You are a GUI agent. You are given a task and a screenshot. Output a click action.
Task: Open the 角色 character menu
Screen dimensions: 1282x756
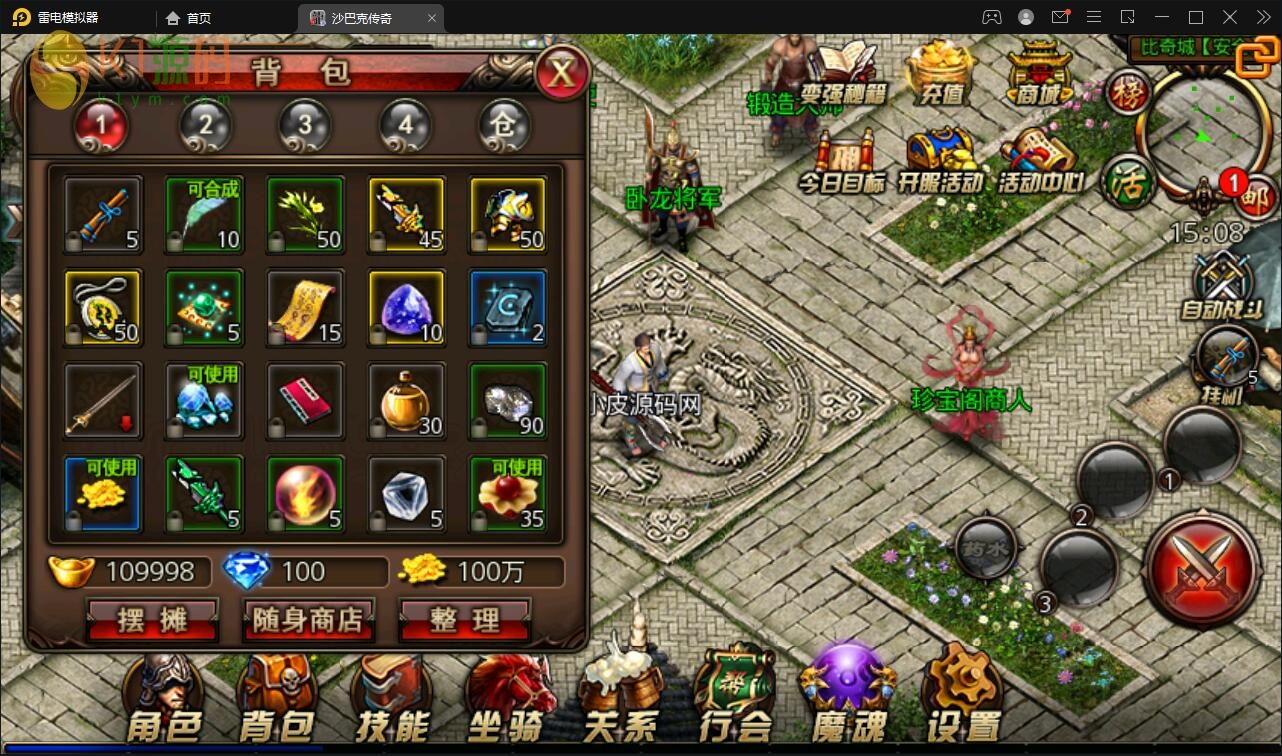pyautogui.click(x=164, y=700)
